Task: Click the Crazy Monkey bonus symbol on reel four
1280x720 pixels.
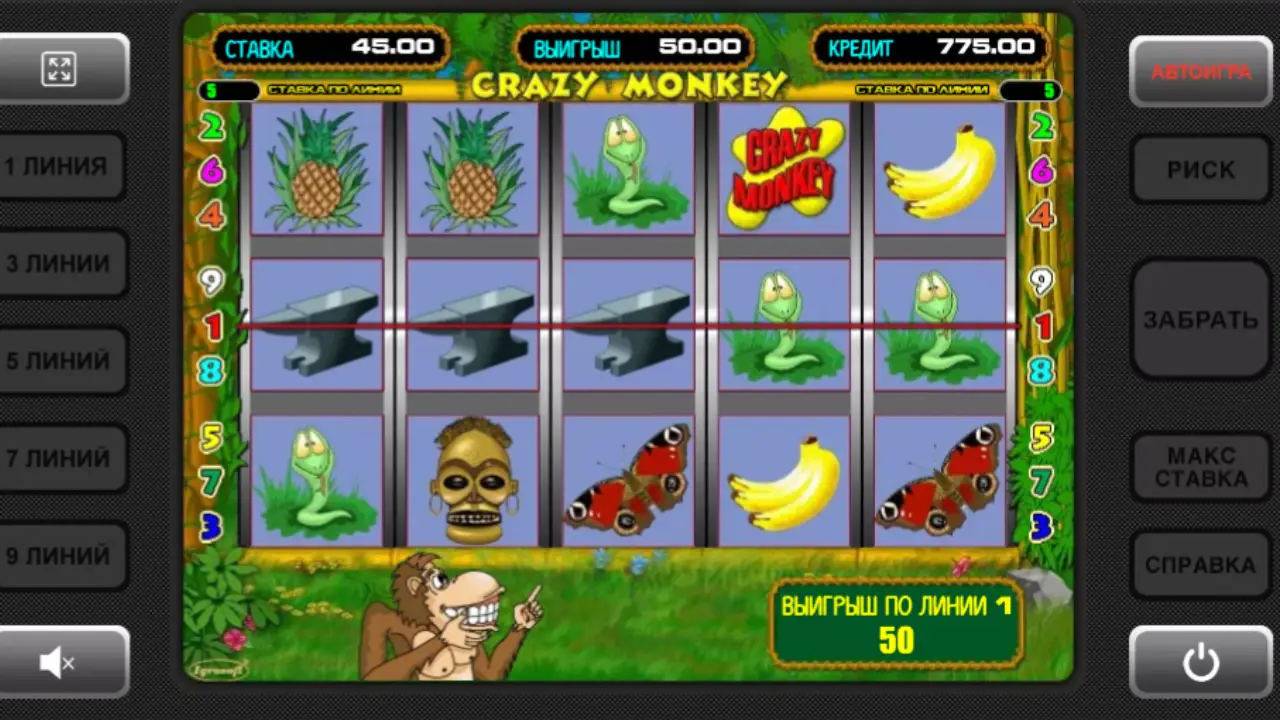Action: (783, 168)
